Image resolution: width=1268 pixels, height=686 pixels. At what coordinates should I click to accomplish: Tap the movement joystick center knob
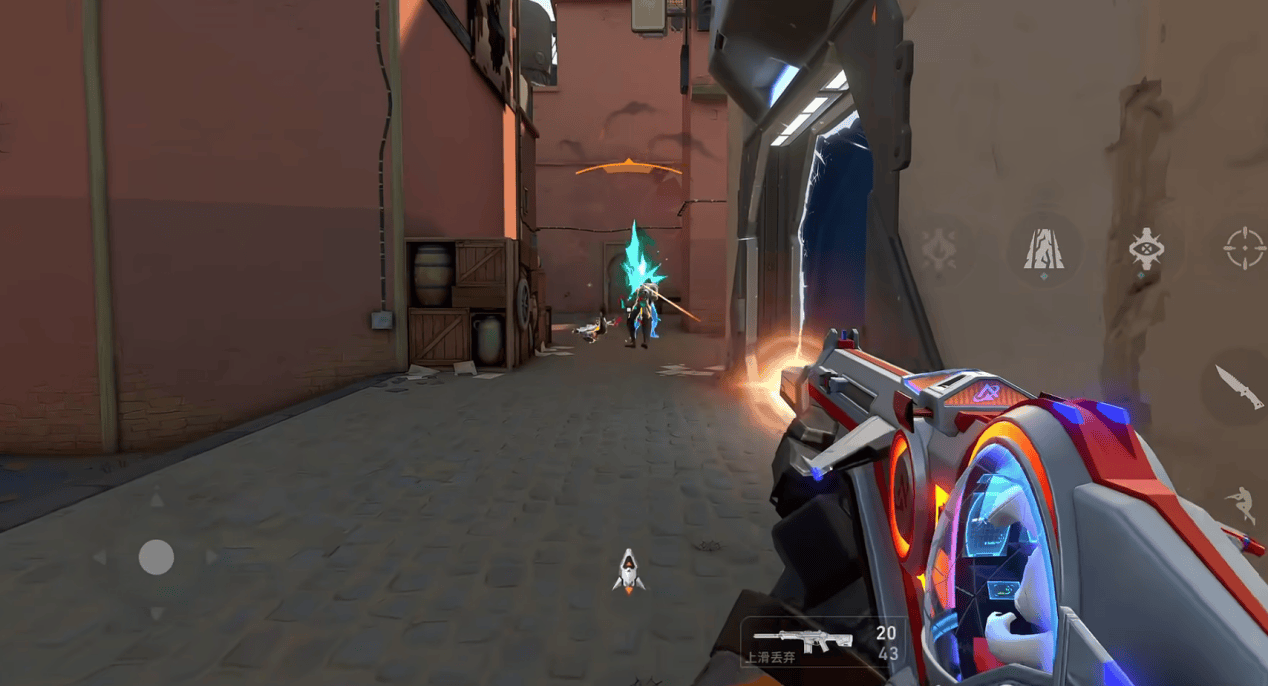(x=156, y=557)
